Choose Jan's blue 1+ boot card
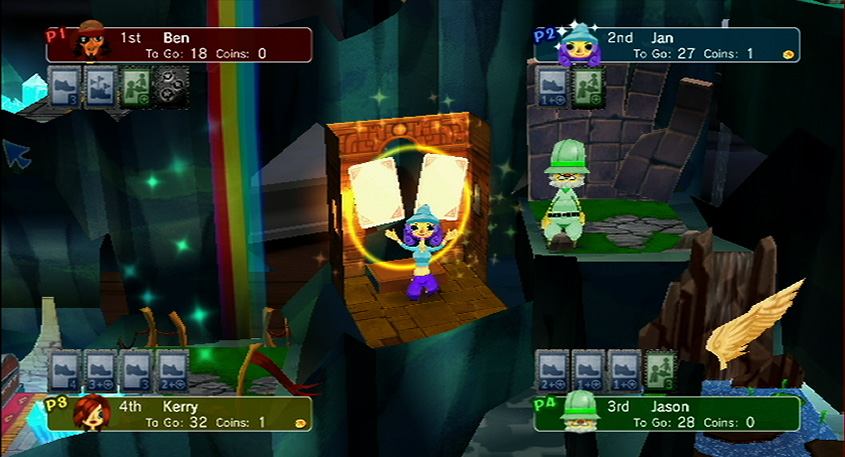Screen dimensions: 845x457 [553, 84]
